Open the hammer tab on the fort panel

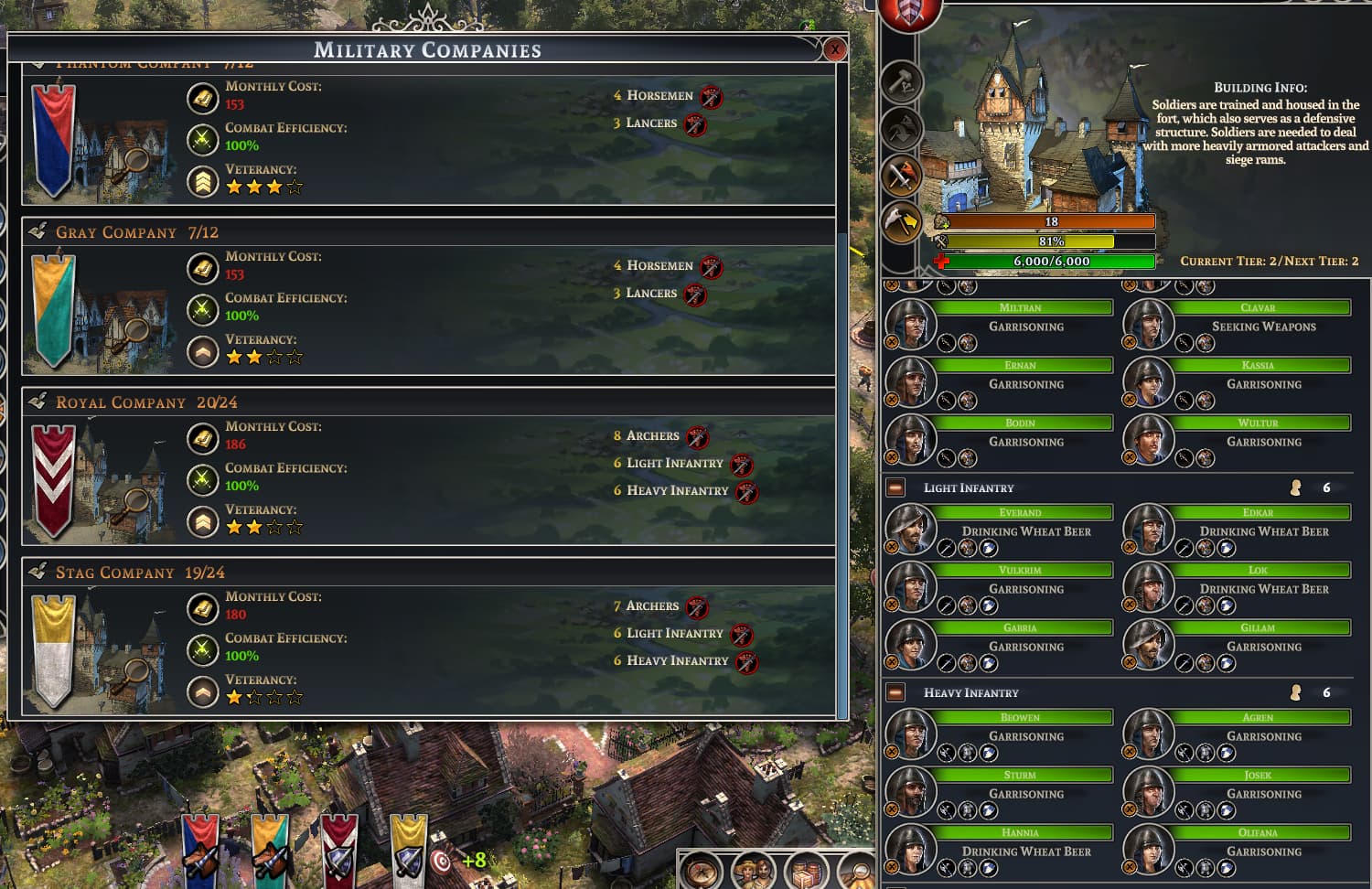[x=901, y=82]
